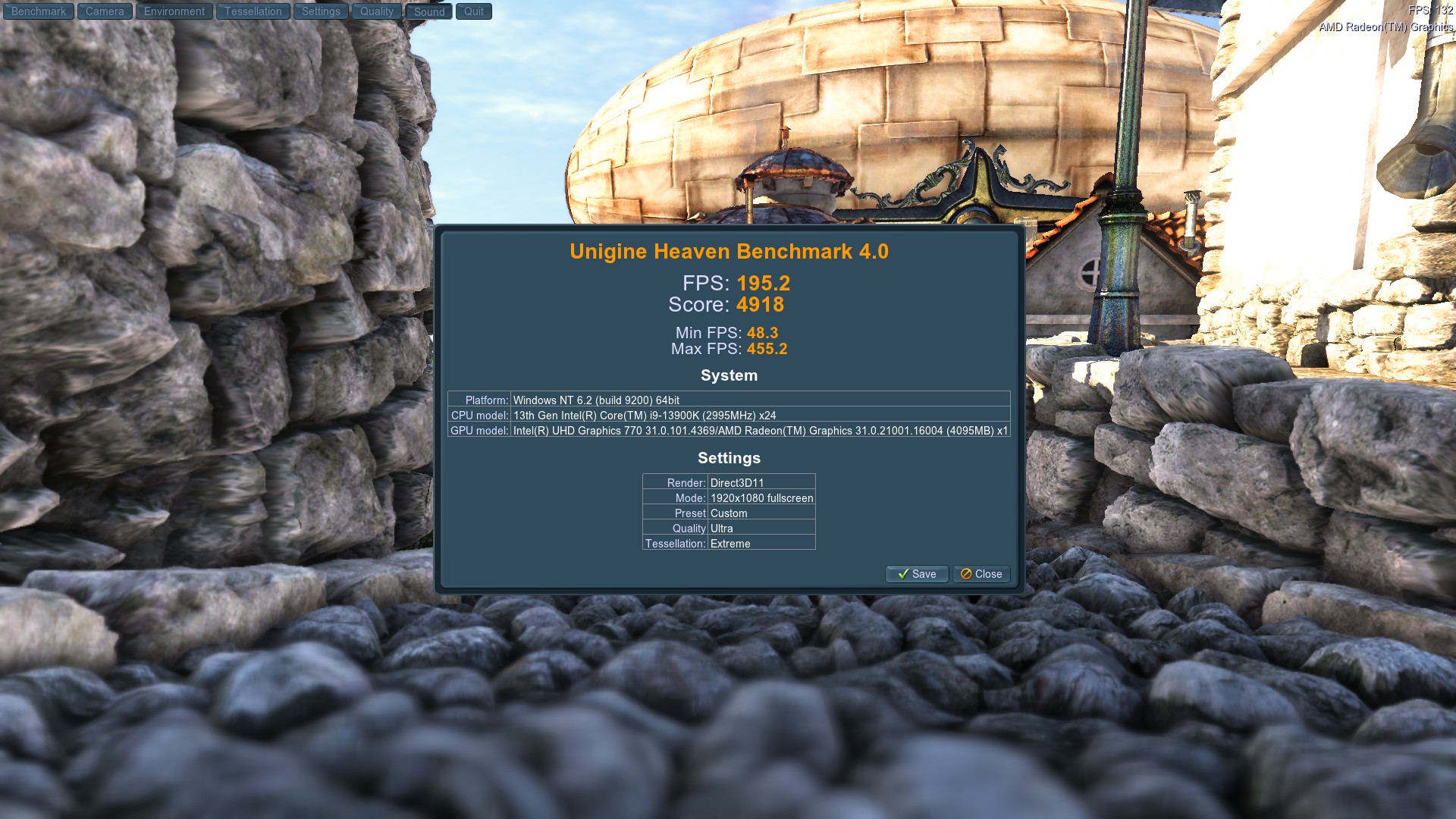Open the Settings menu

pos(321,11)
